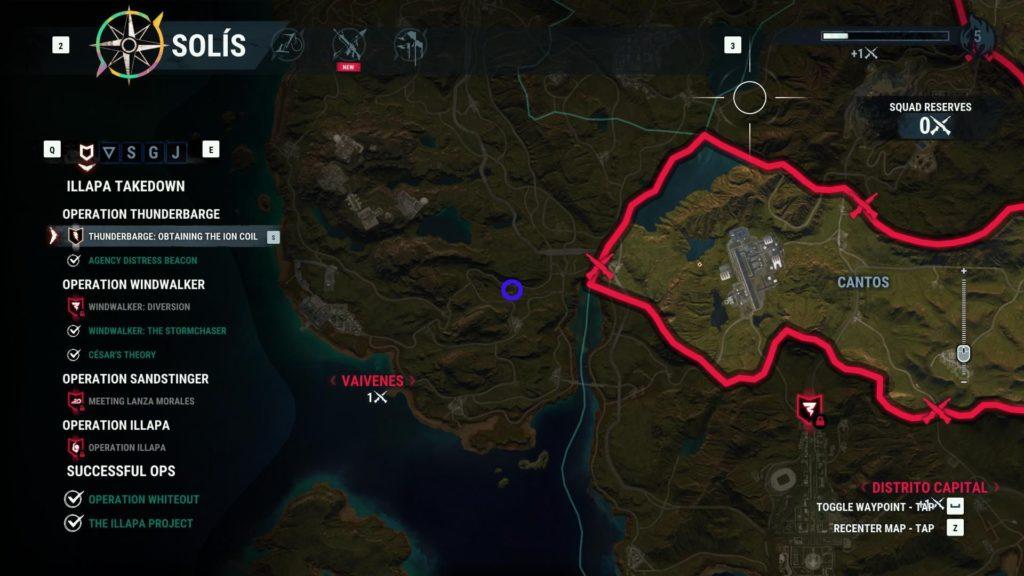Choose the Meeting Lanza Morales mission
The height and width of the screenshot is (576, 1024).
(x=141, y=401)
